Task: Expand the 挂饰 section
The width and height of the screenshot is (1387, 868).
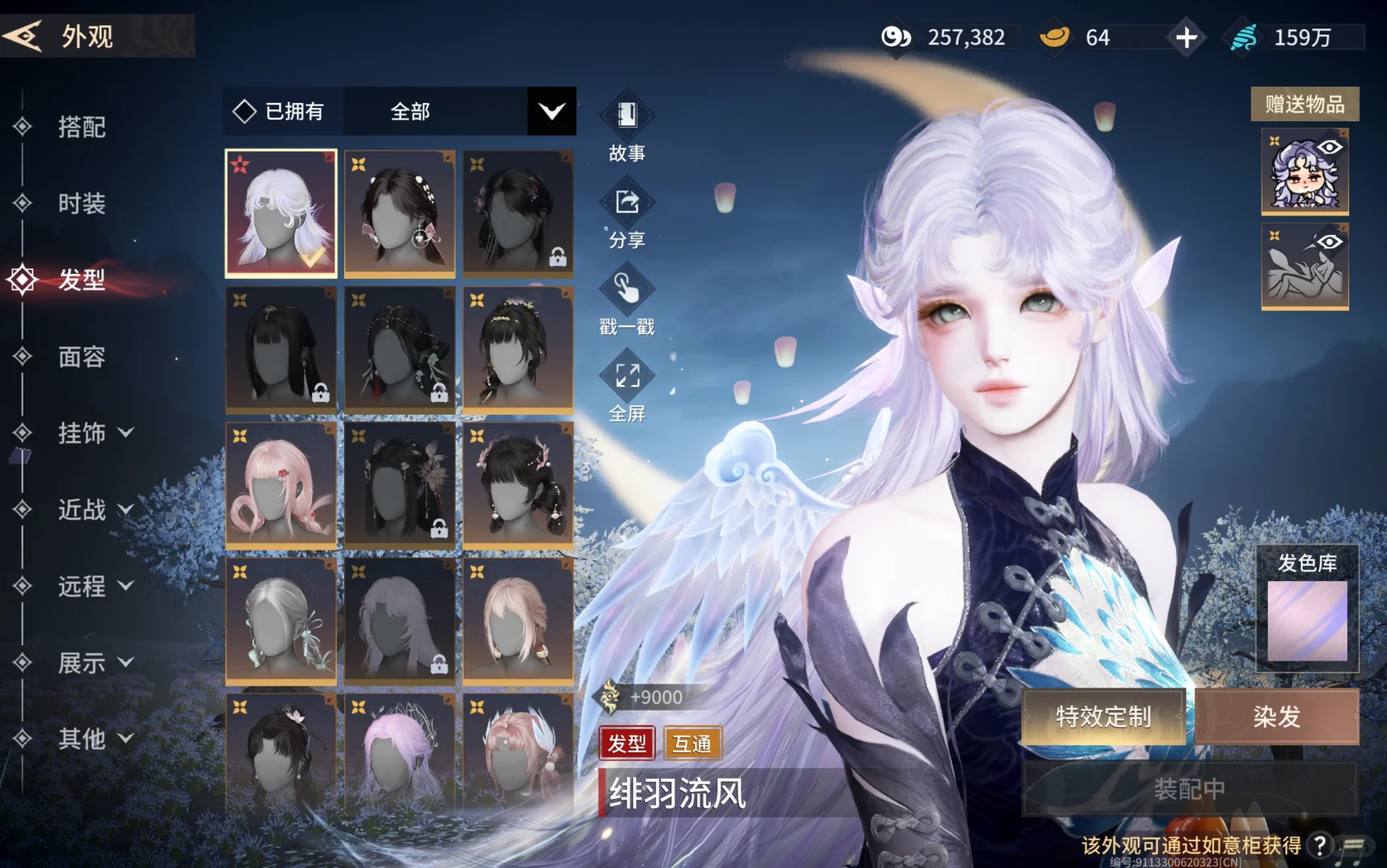Action: pos(96,434)
